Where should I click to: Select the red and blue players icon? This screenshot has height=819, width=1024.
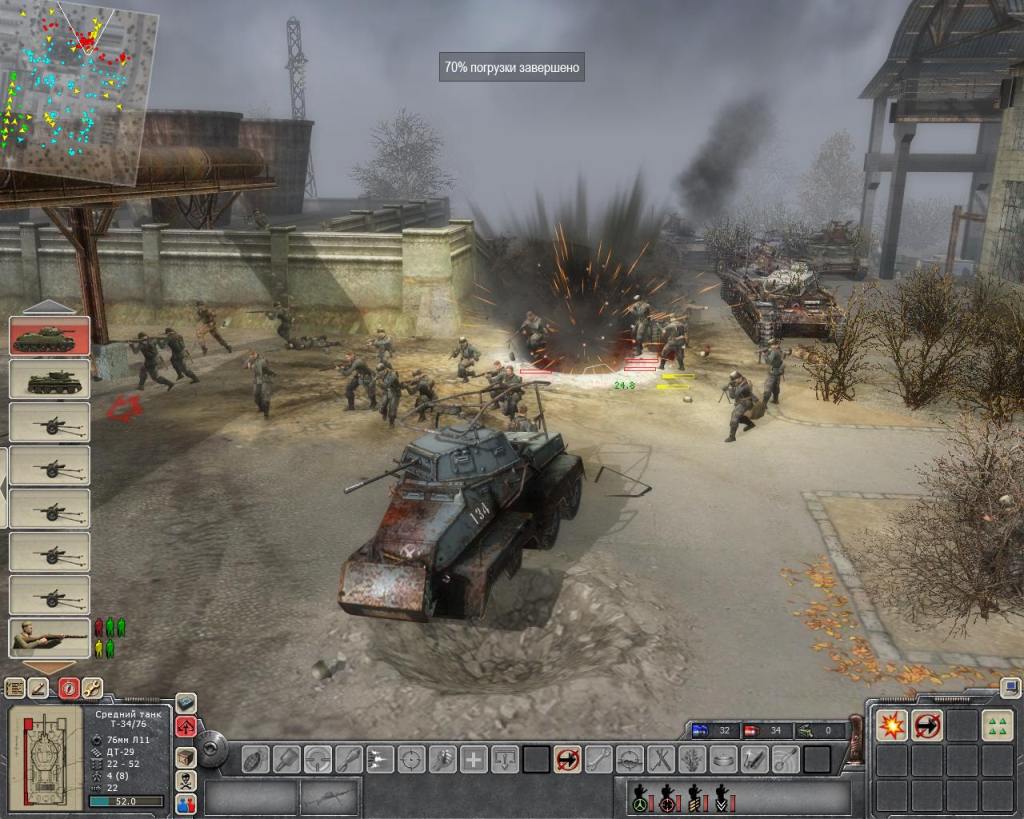[186, 803]
